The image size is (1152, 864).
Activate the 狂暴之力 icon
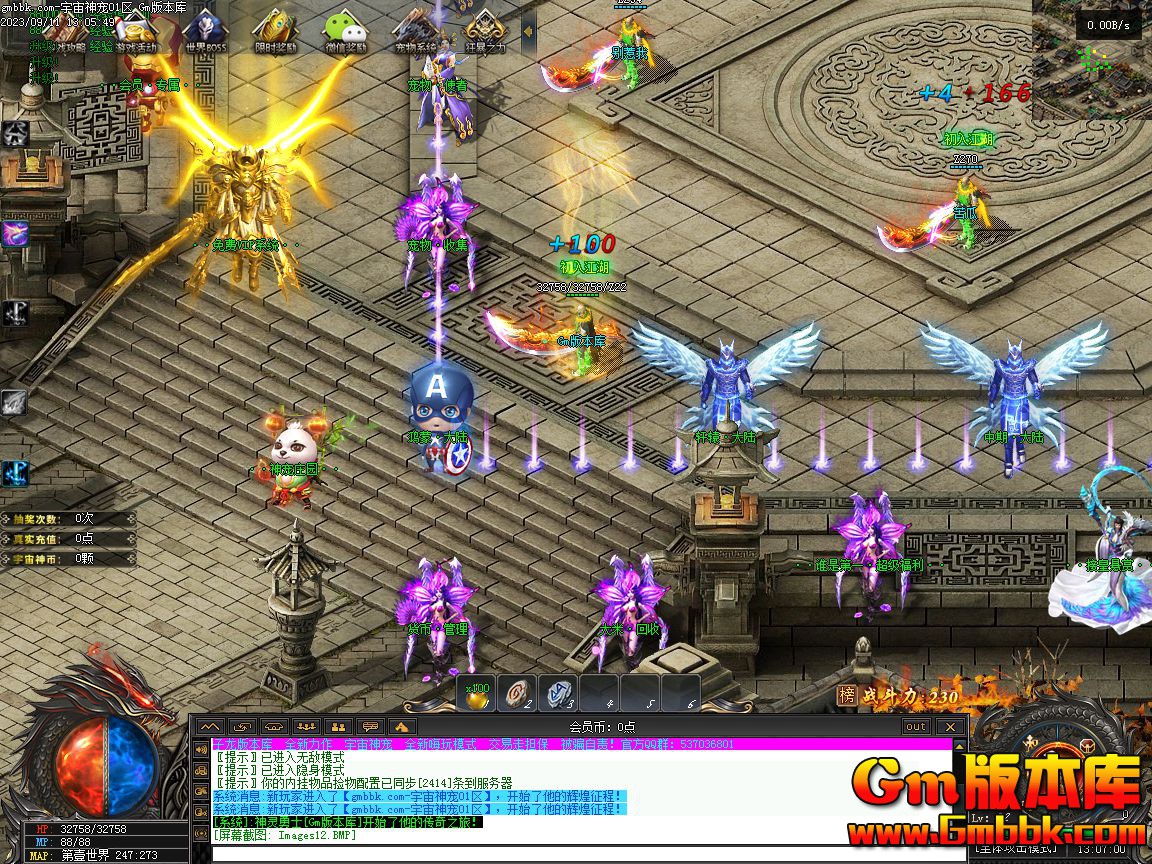[485, 30]
